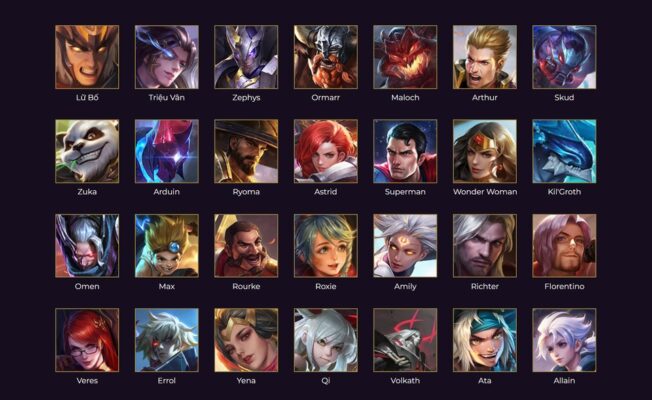Choose the Ryoma hero tile

tap(246, 151)
